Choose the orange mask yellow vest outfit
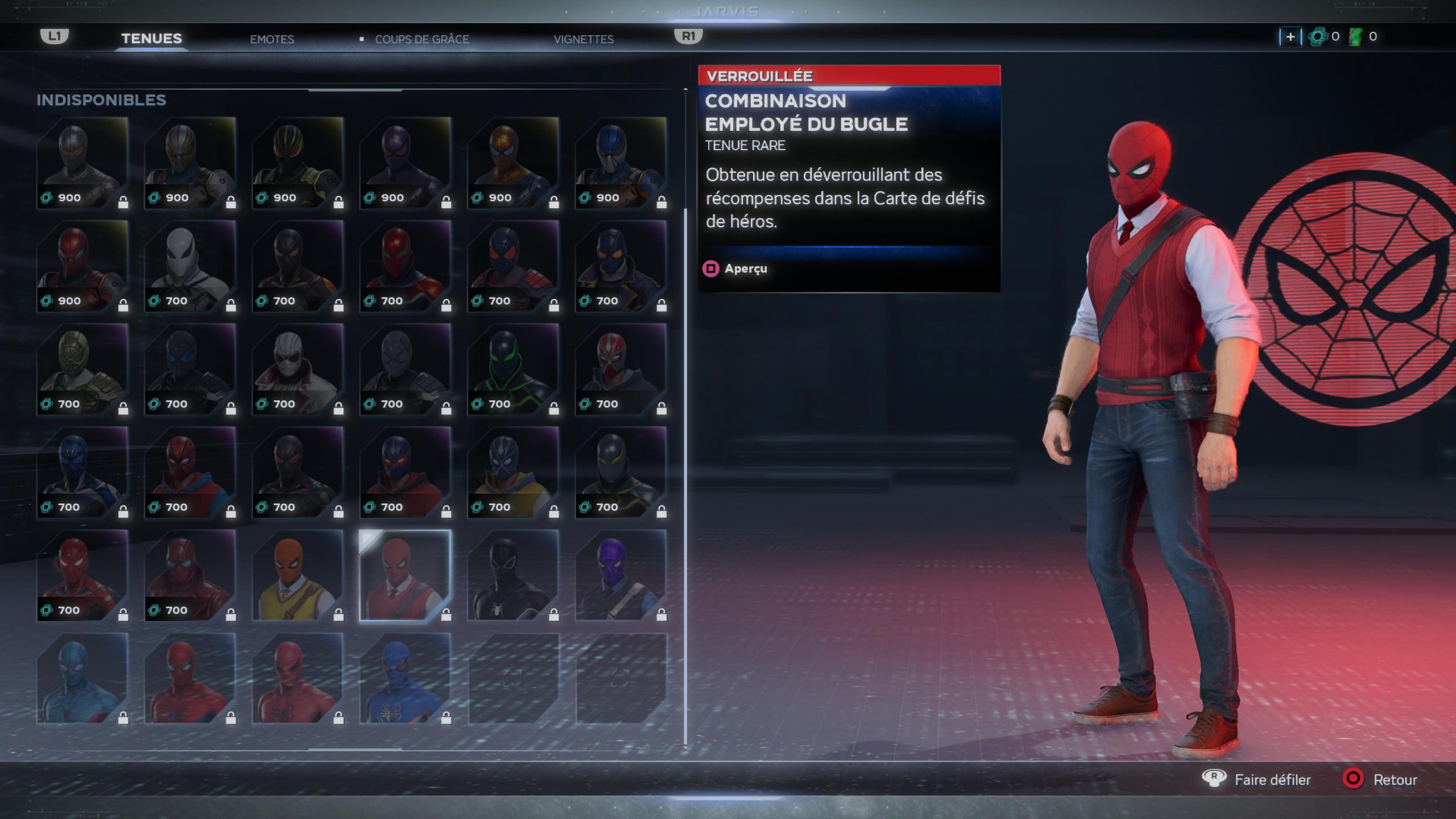This screenshot has width=1456, height=819. tap(297, 576)
